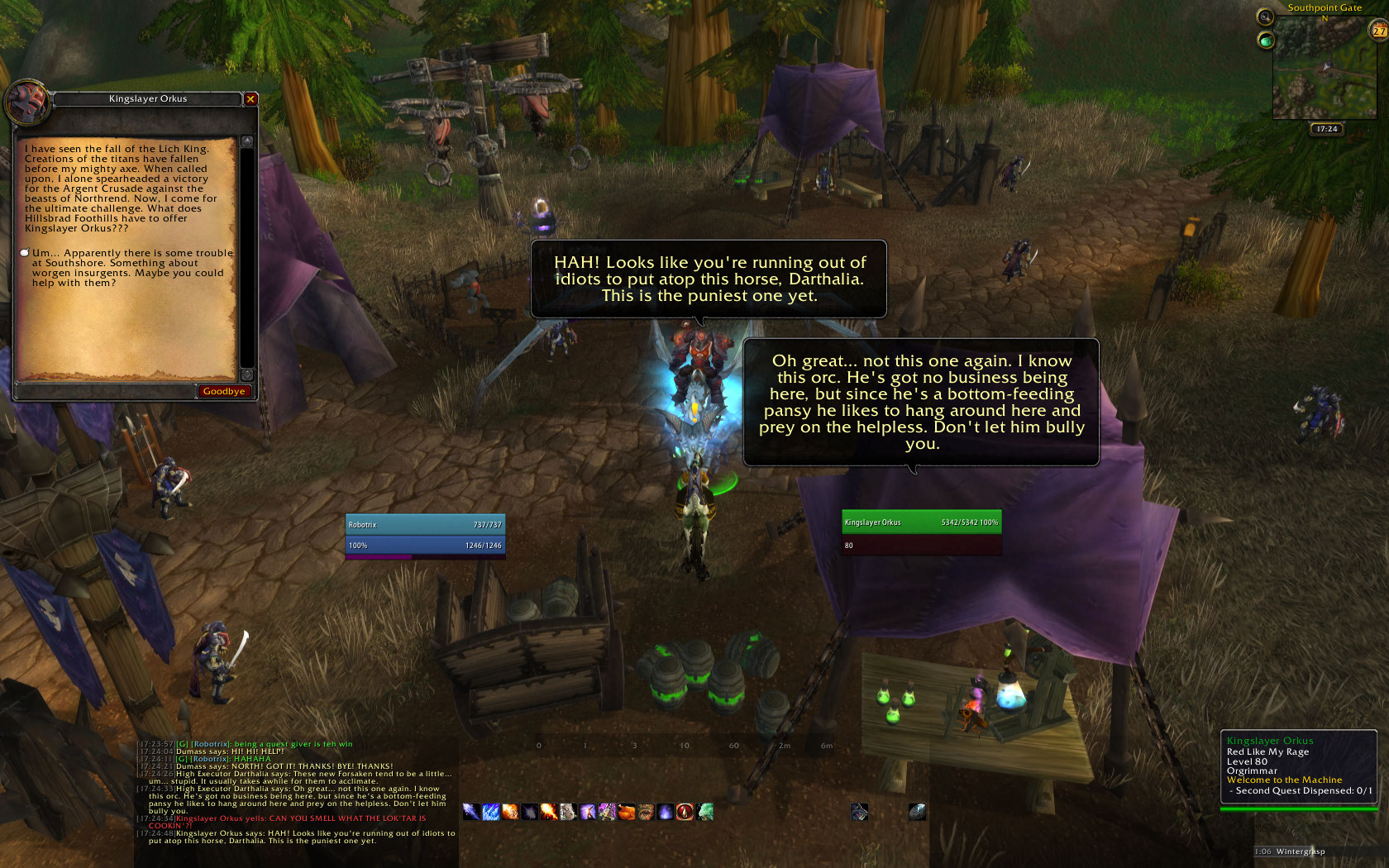Use the purple flame ability icon
1389x868 pixels.
click(666, 812)
